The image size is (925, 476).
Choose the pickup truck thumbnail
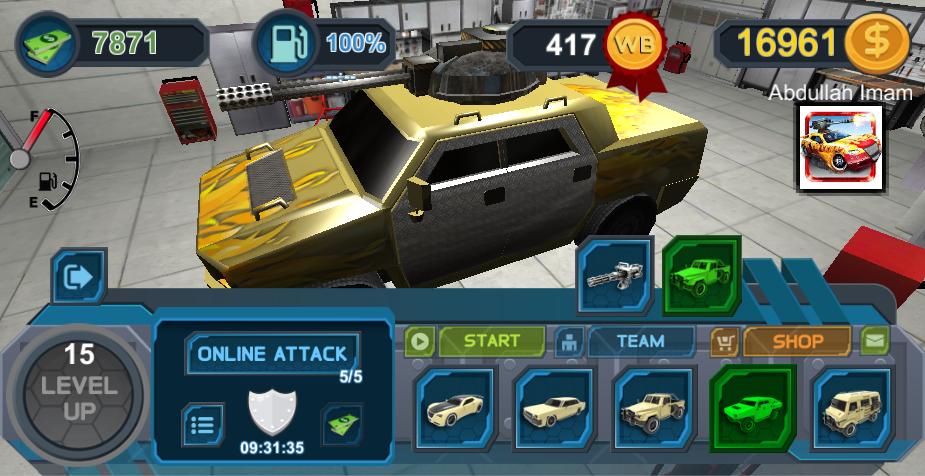[x=653, y=408]
